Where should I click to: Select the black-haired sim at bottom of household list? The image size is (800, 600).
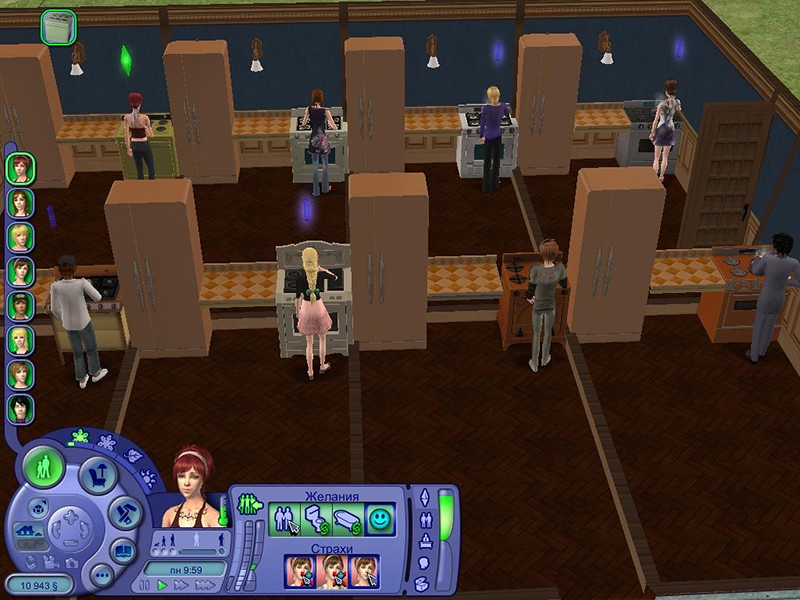pyautogui.click(x=19, y=408)
